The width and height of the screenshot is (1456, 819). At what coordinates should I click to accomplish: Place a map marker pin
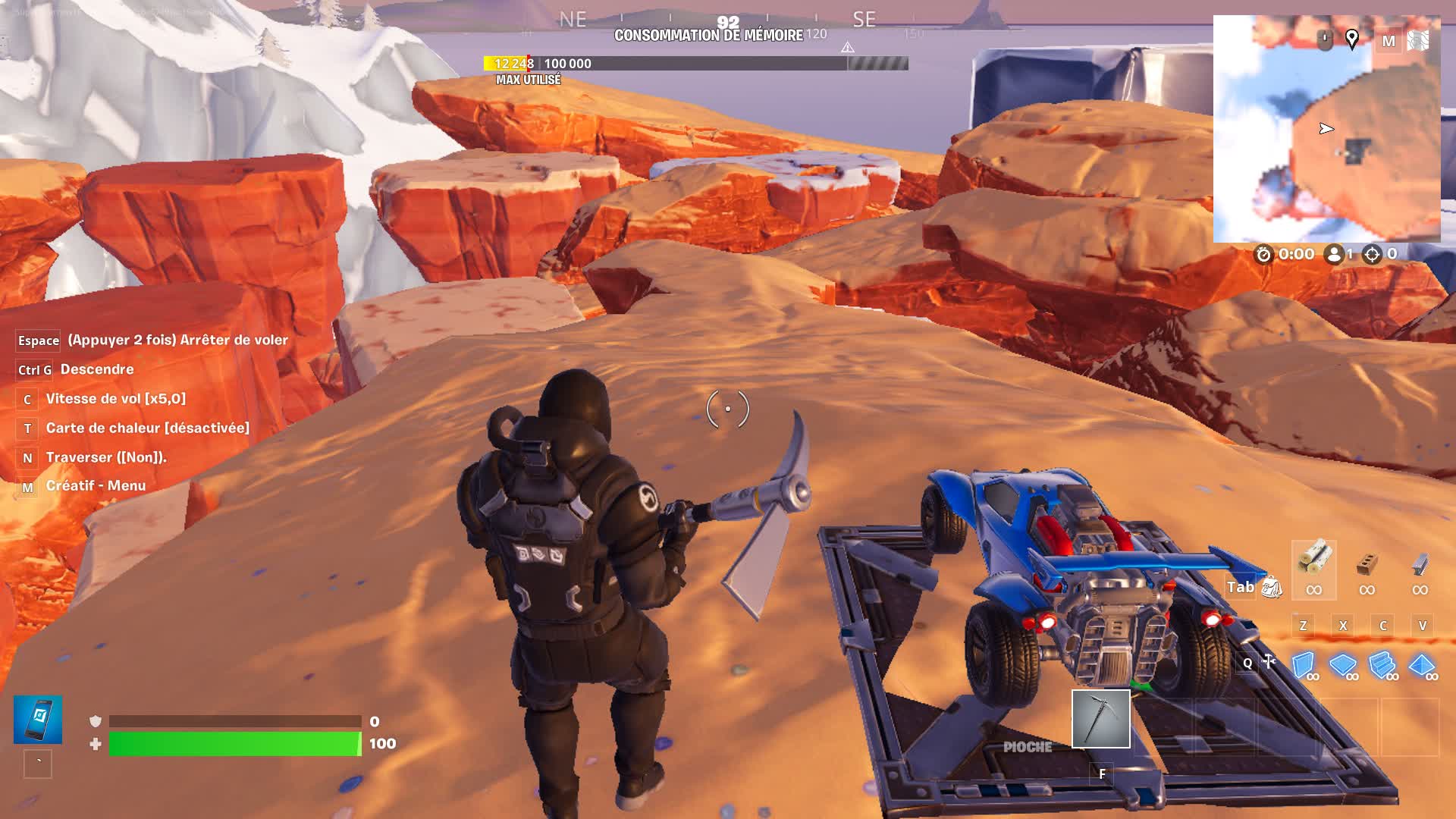(1351, 39)
